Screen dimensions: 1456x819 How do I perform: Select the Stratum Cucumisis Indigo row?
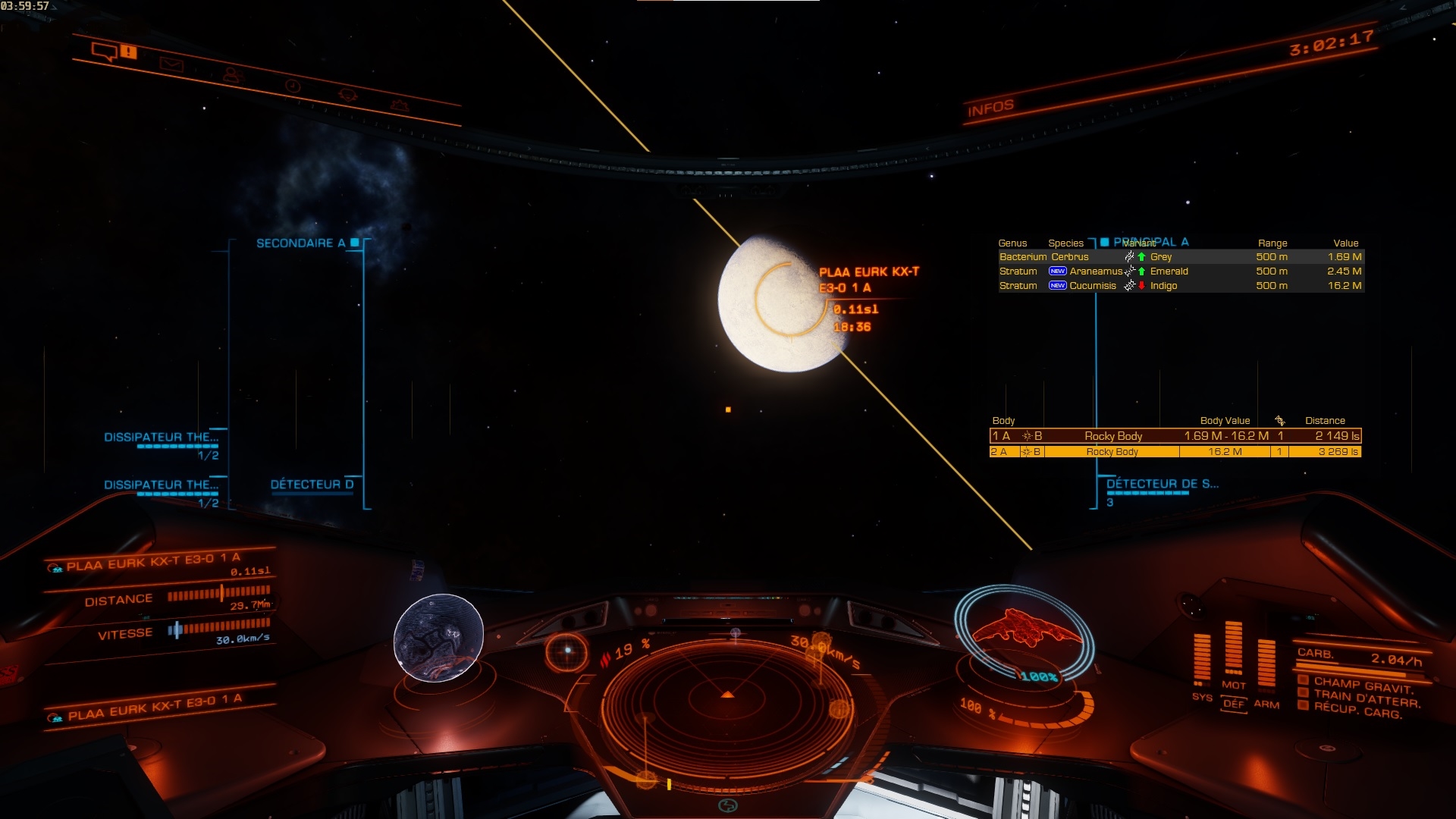click(x=1180, y=286)
